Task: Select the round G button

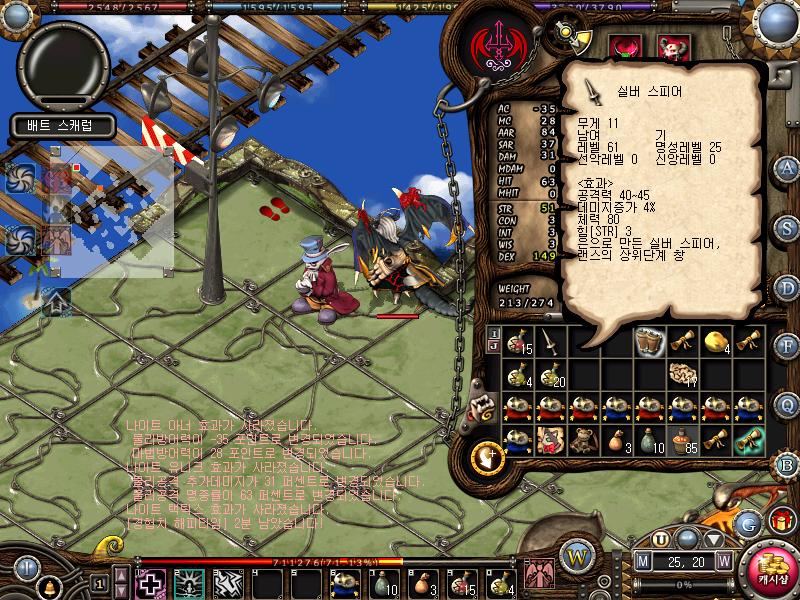Action: coord(747,522)
